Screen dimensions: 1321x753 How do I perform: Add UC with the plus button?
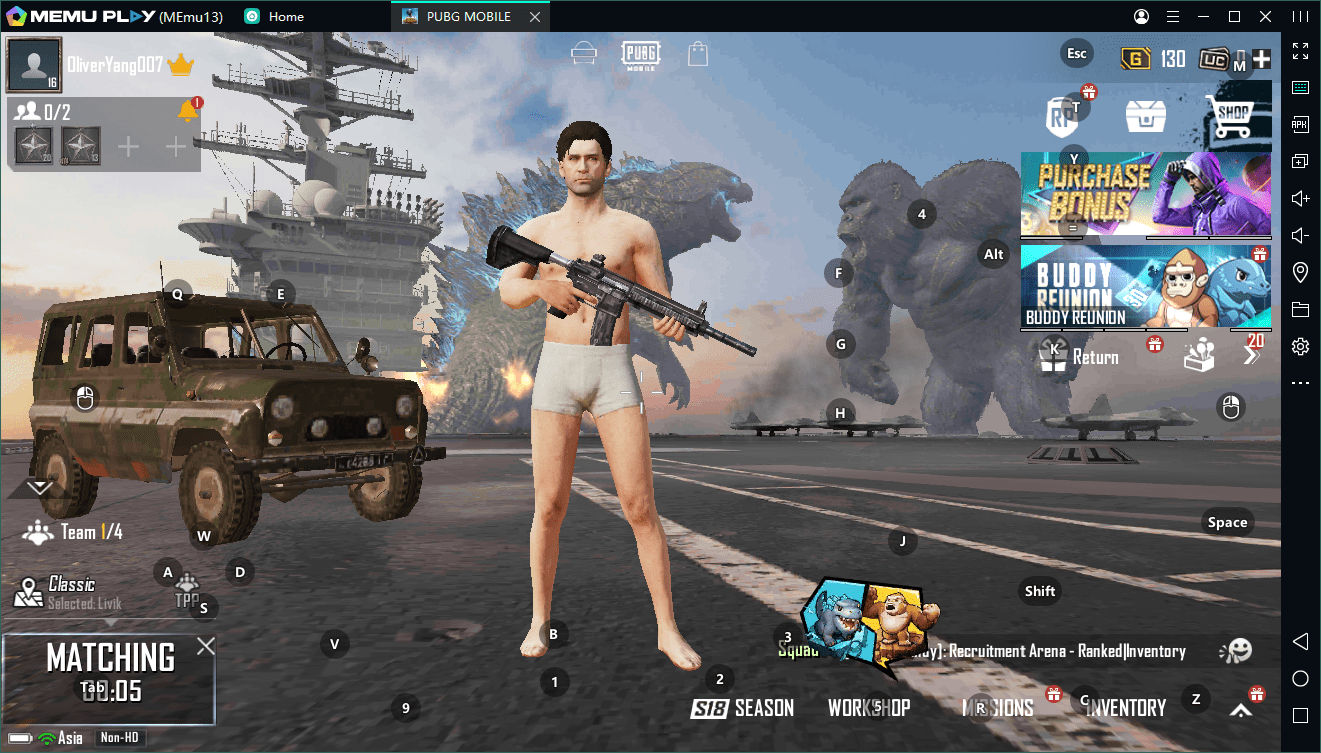[x=1261, y=59]
